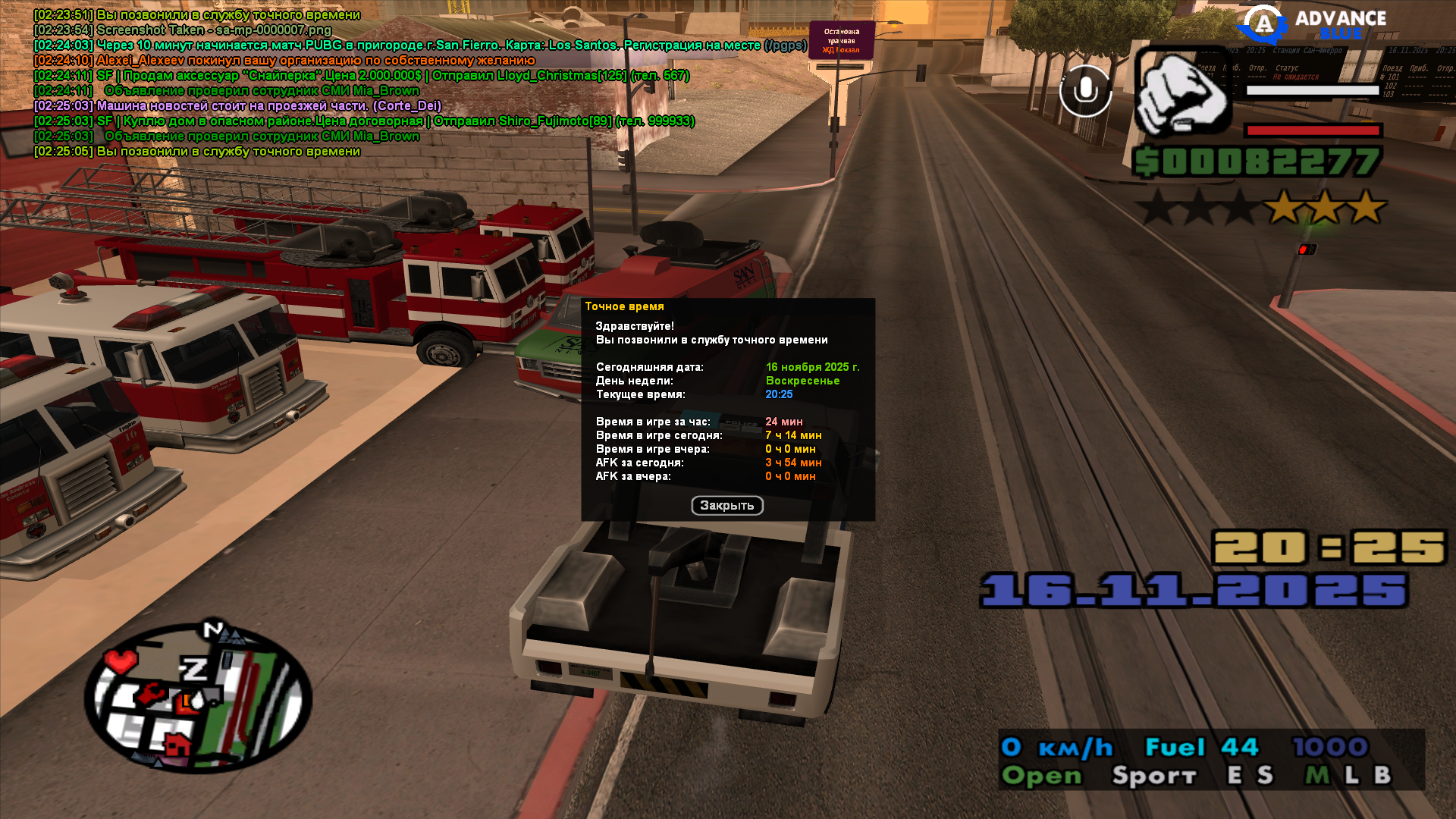Viewport: 1456px width, 819px height.
Task: Toggle the microphone voice chat icon
Action: (1085, 91)
